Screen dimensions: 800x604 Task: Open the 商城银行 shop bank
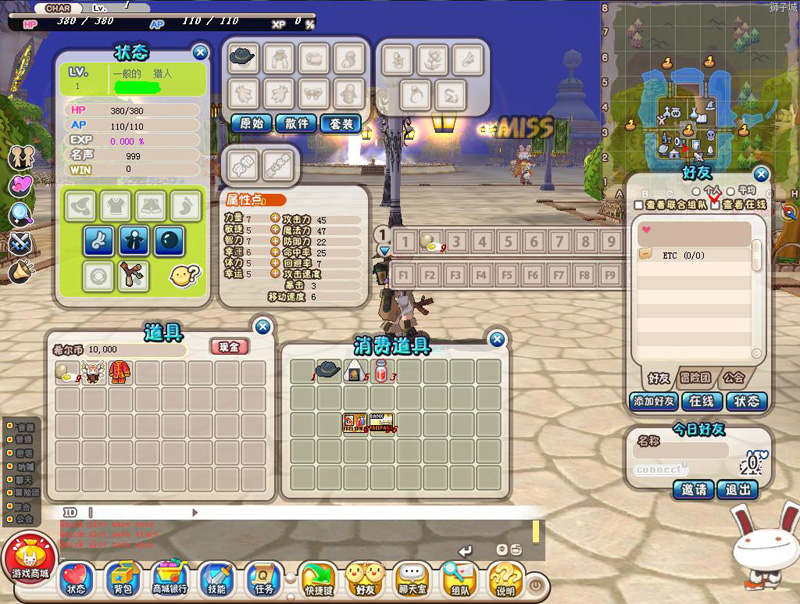tap(169, 579)
